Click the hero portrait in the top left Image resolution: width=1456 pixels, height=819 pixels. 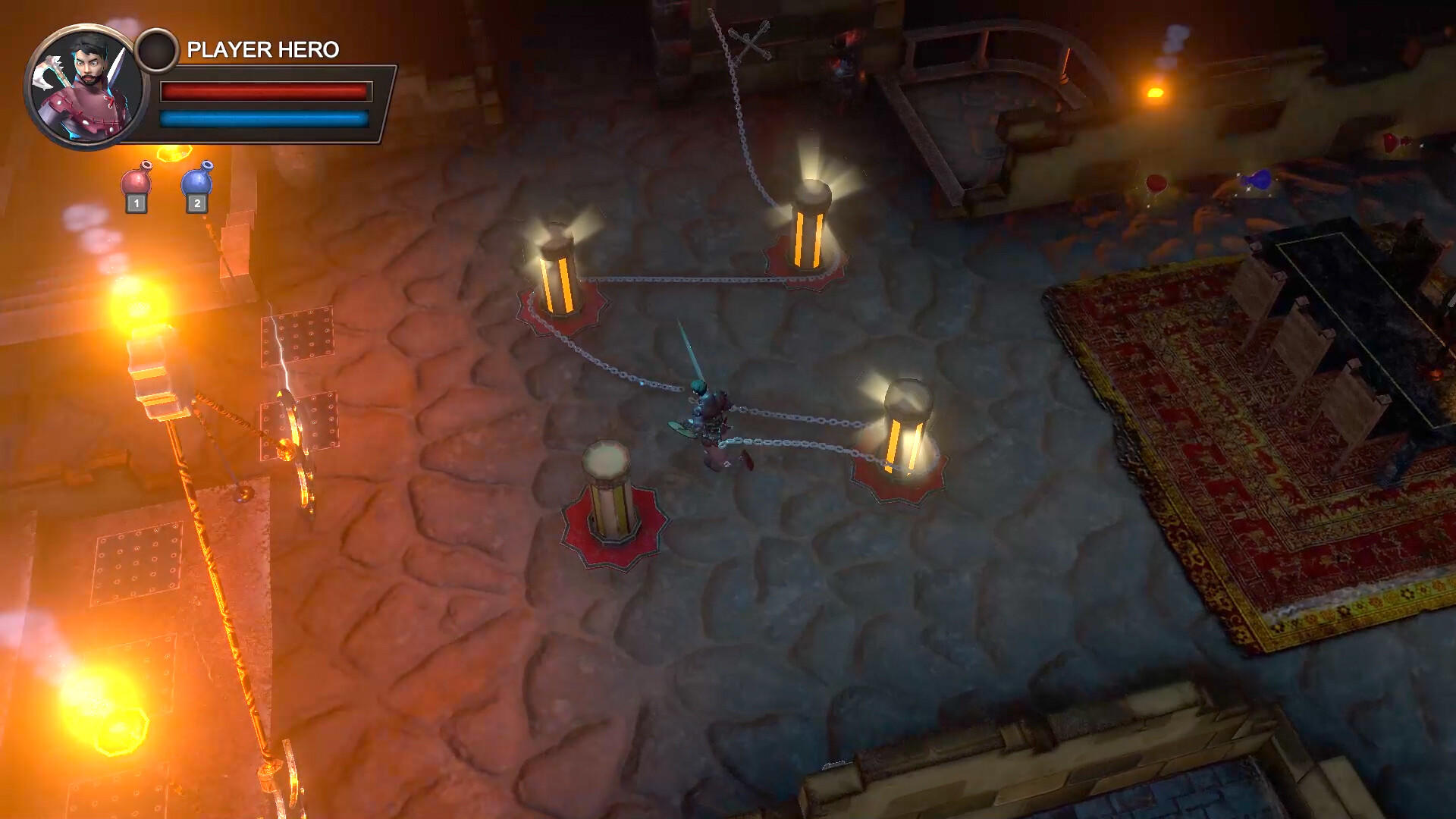tap(83, 83)
